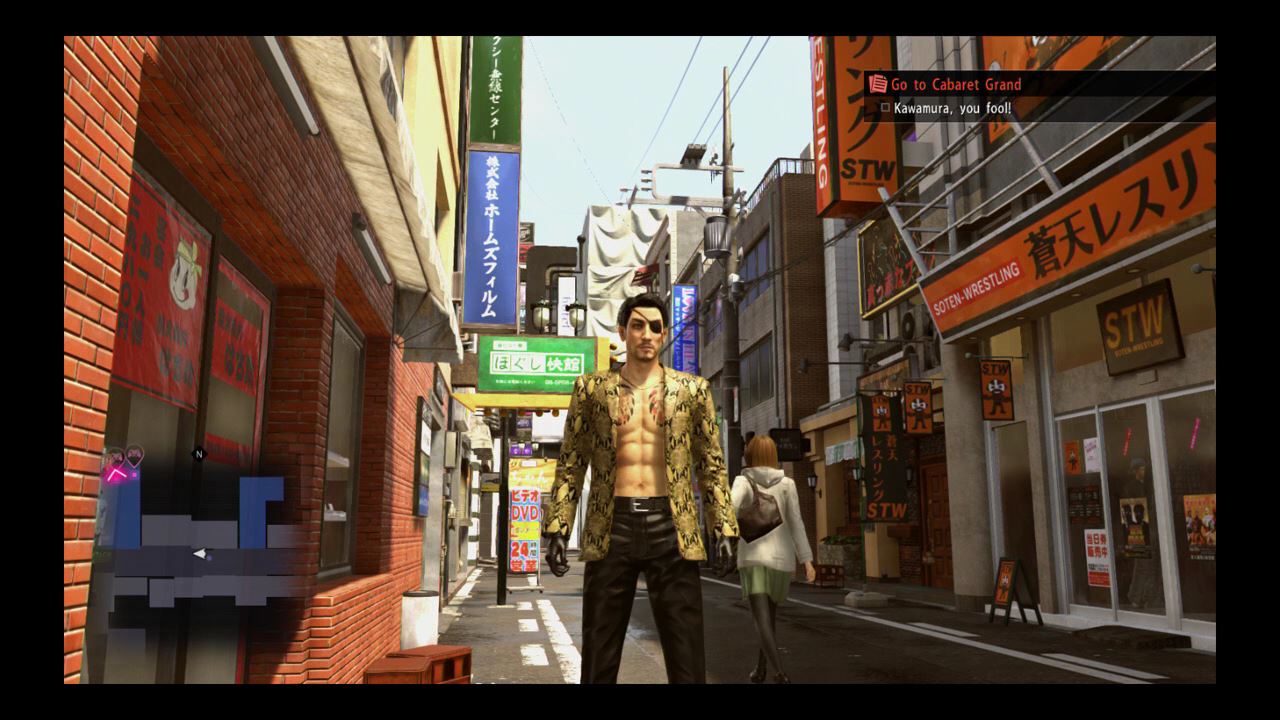Select the pink arrow marker on minimap
This screenshot has width=1280, height=720.
click(115, 476)
